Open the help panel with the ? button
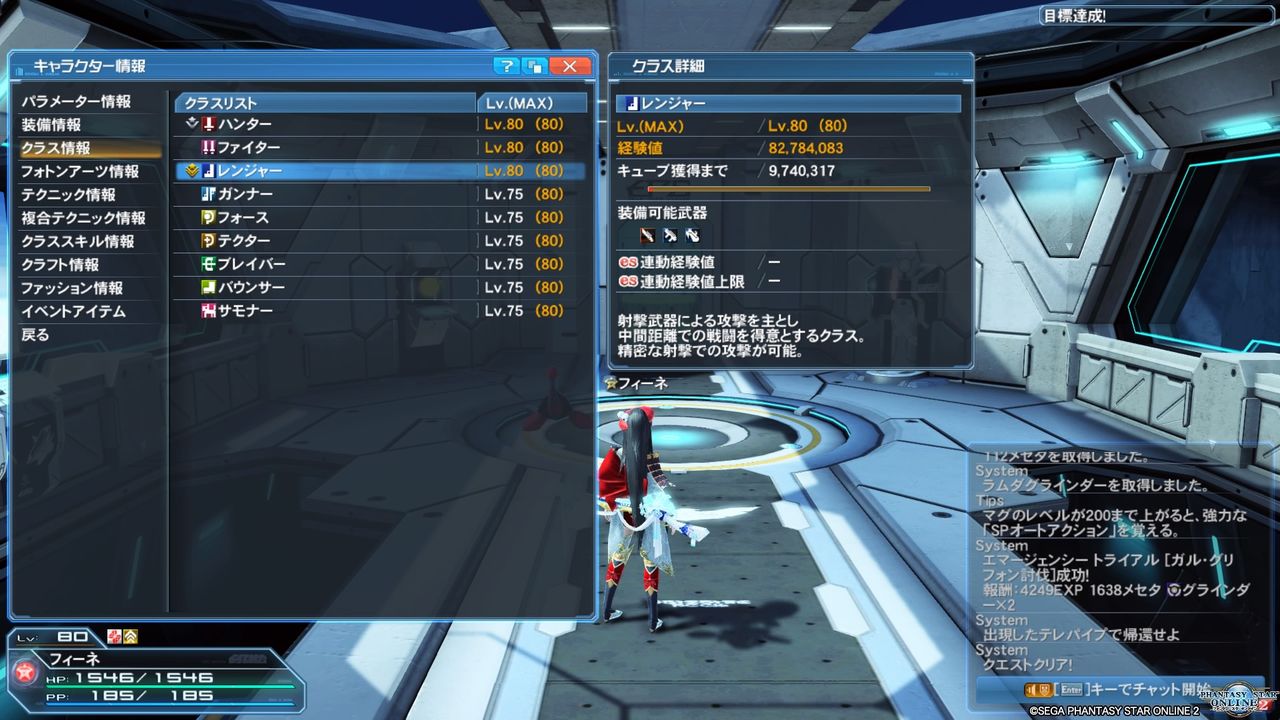This screenshot has height=720, width=1280. click(x=507, y=65)
